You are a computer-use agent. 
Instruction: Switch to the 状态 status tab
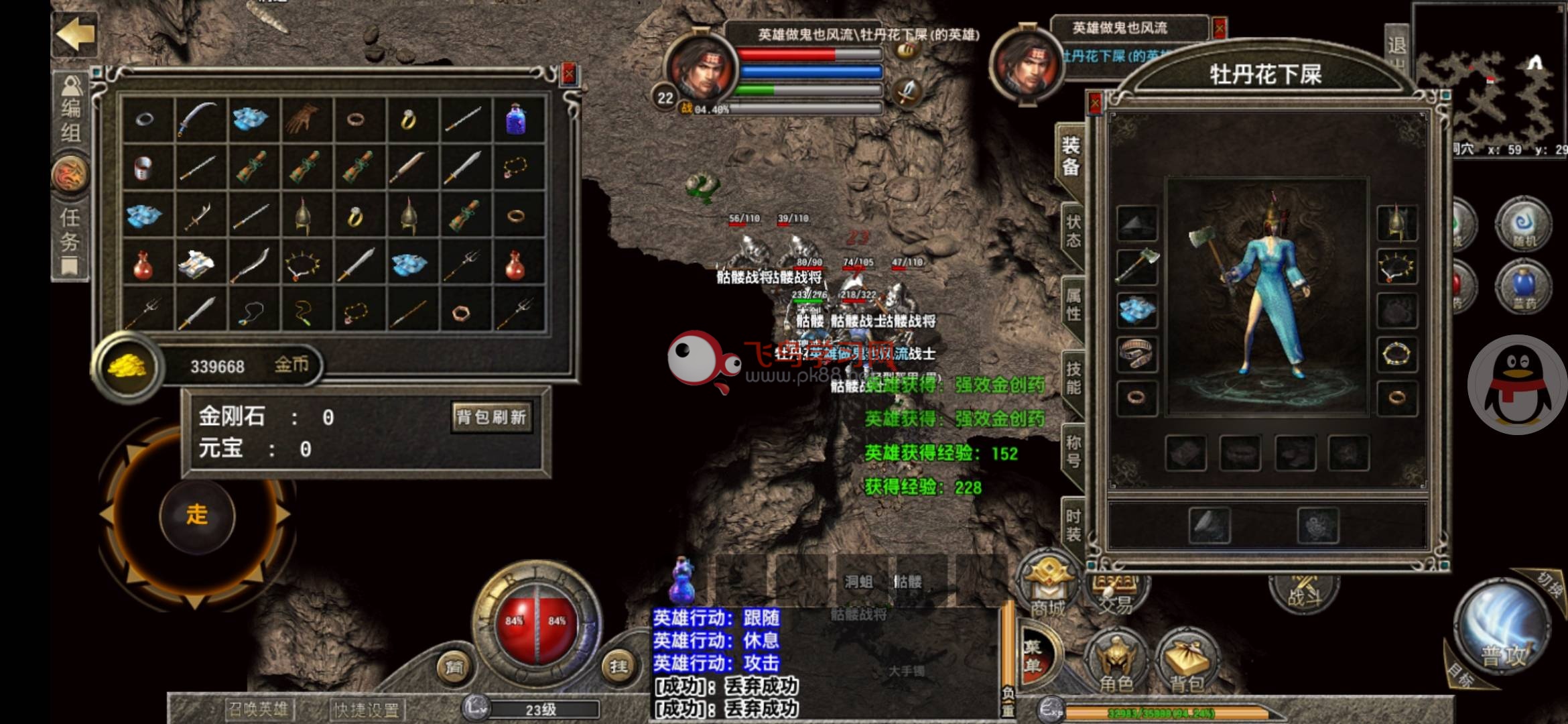[1073, 231]
